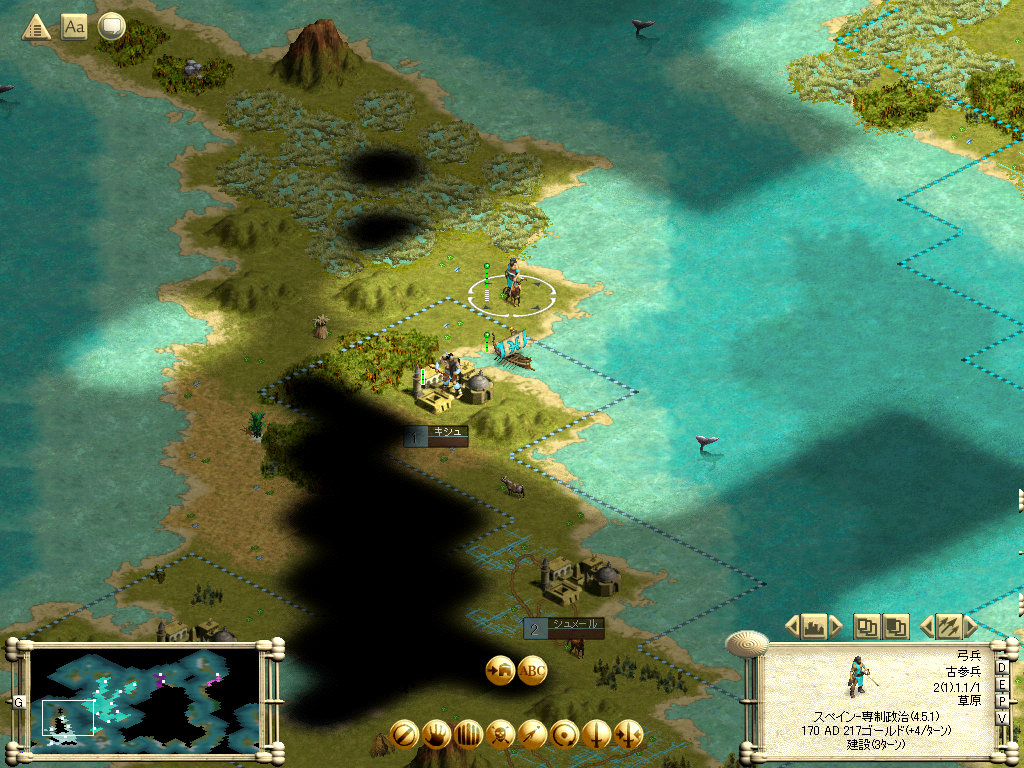The height and width of the screenshot is (768, 1024).
Task: Click the triple-arrows unit cycle button
Action: pos(946,627)
